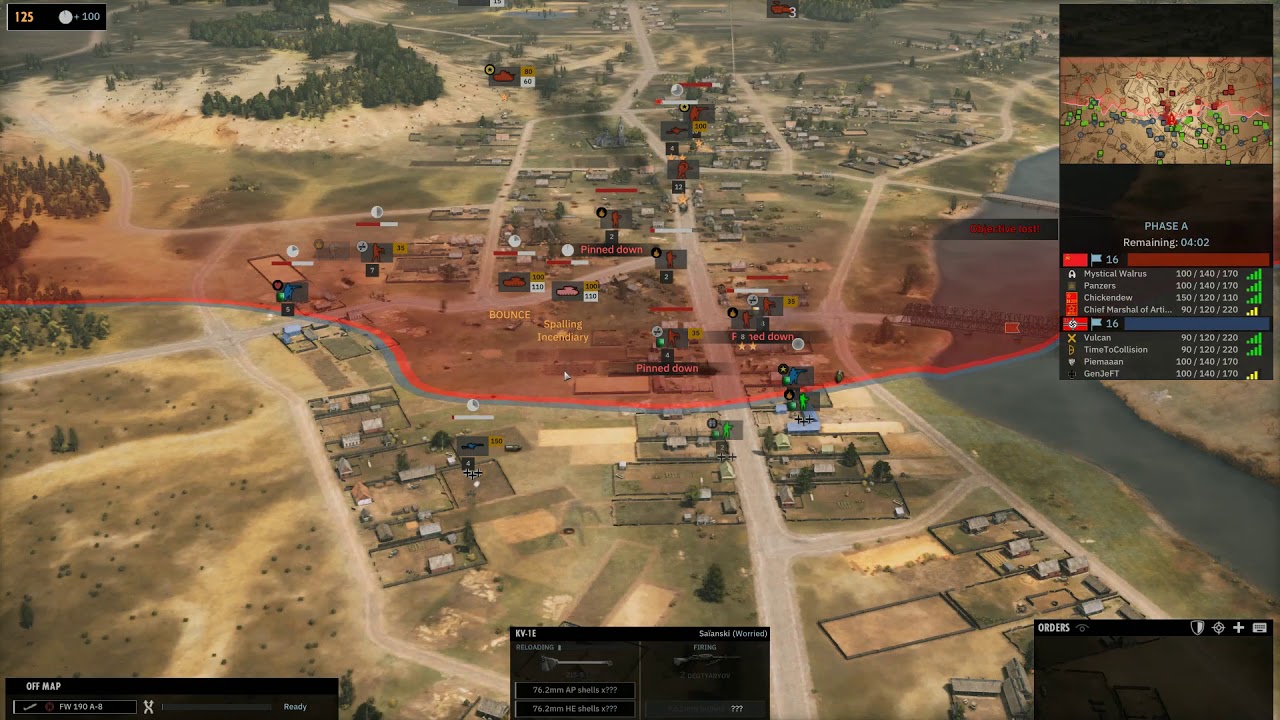
Task: Select player Panzers in scoreboard
Action: 1099,286
